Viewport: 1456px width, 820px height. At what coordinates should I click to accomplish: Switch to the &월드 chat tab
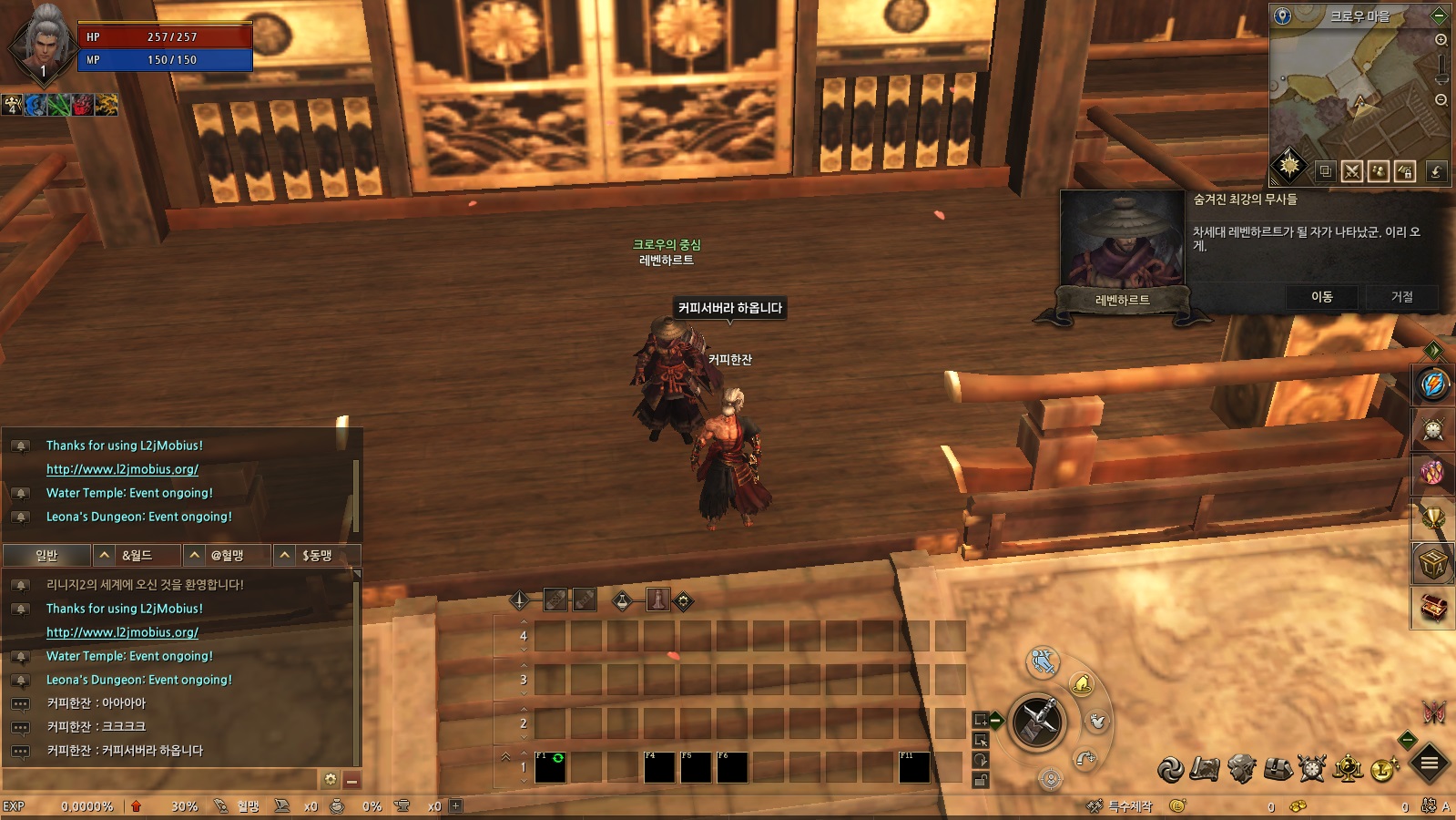click(137, 555)
